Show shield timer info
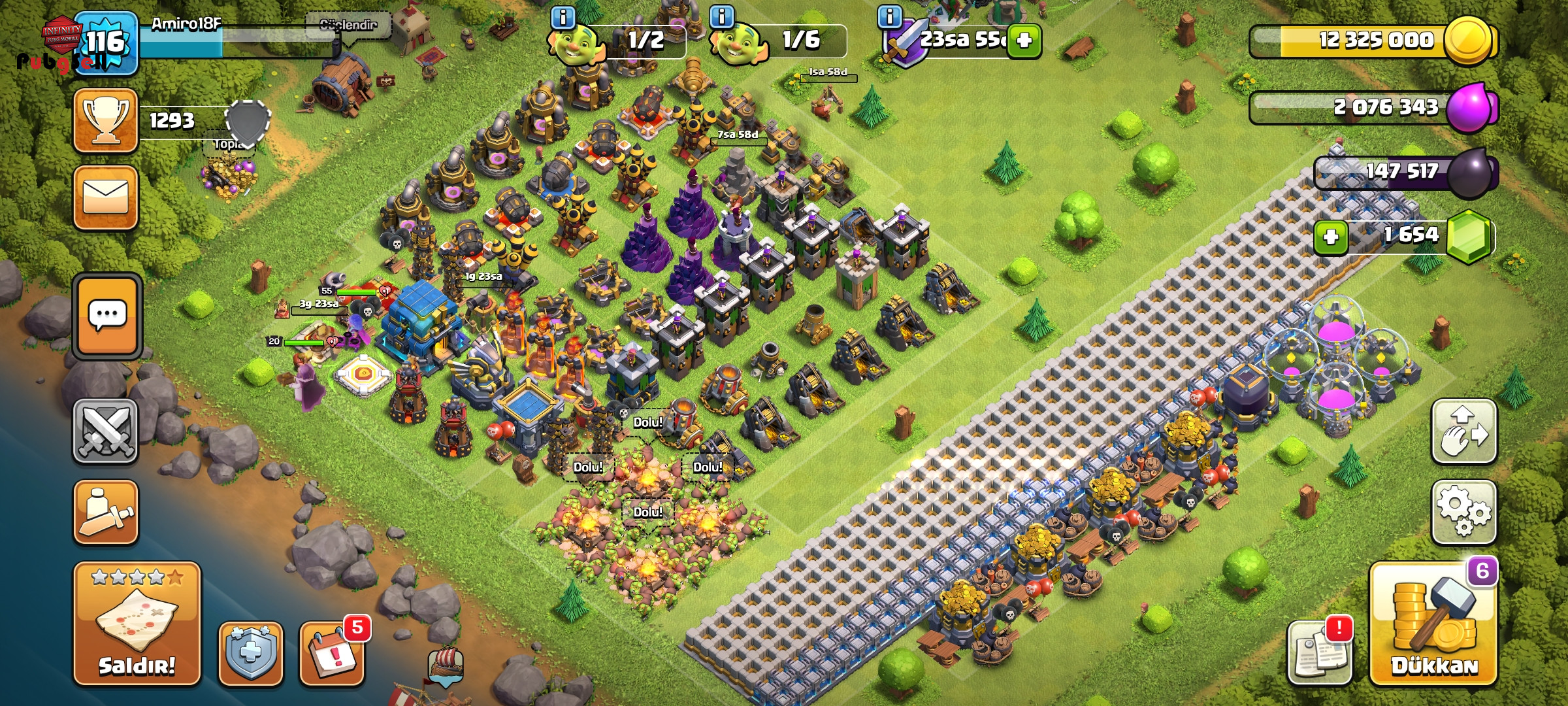Viewport: 1568px width, 706px height. click(x=889, y=16)
